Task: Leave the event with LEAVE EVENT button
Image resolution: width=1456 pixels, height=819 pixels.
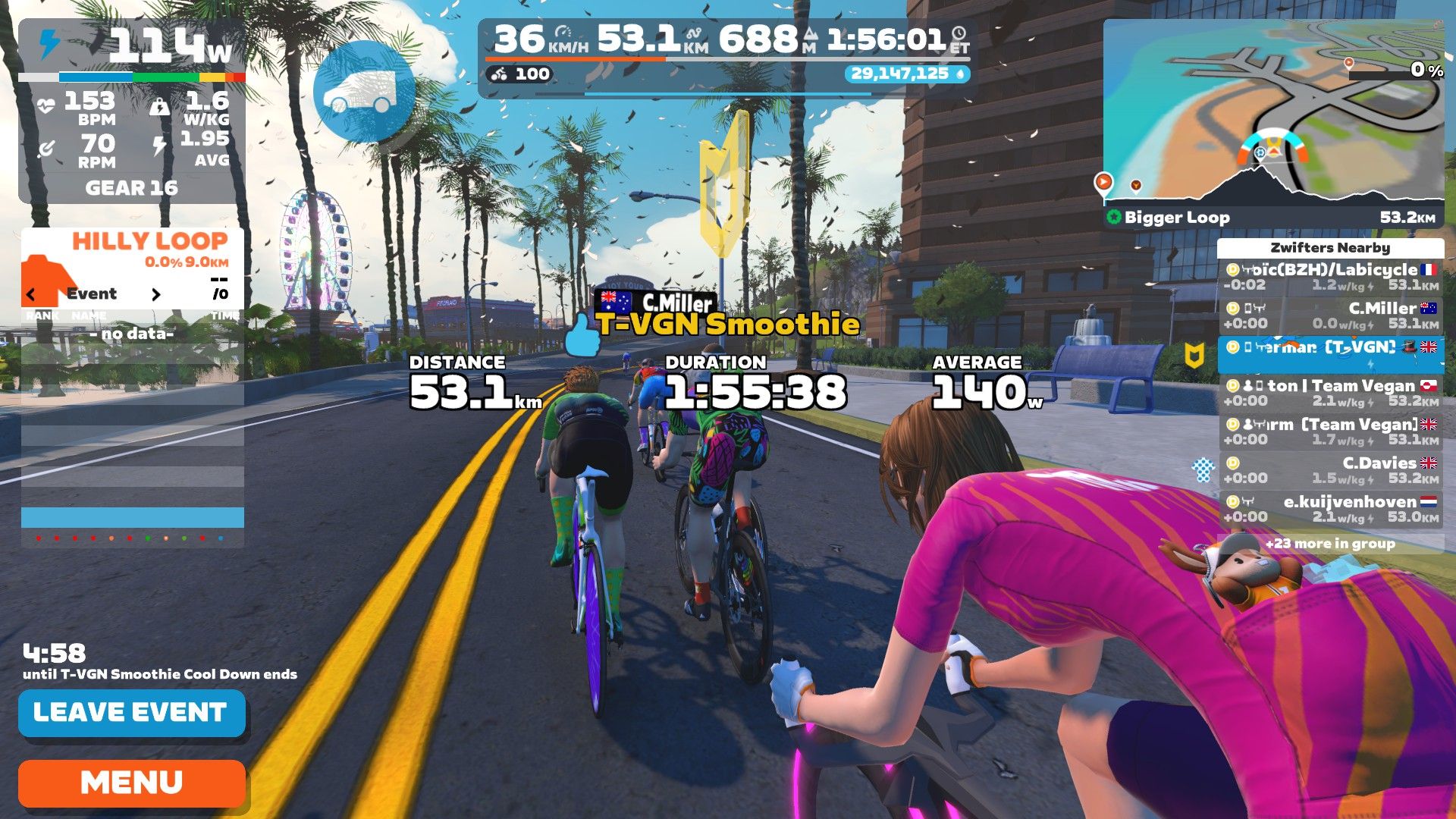Action: coord(131,713)
